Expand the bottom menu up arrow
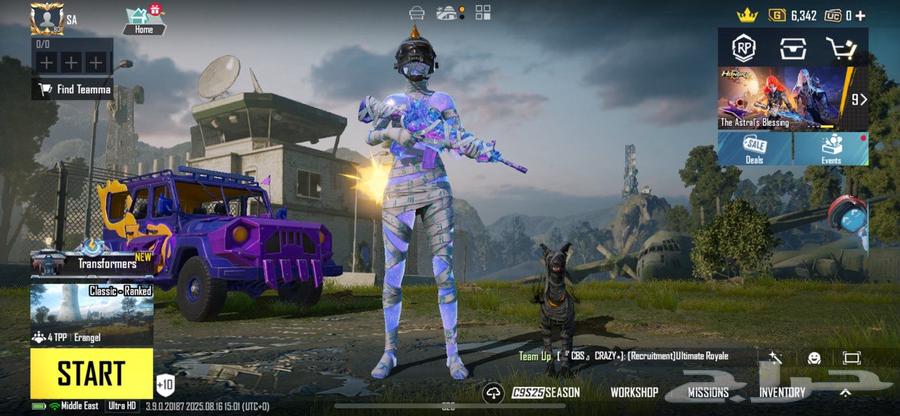900x416 pixels. [845, 391]
